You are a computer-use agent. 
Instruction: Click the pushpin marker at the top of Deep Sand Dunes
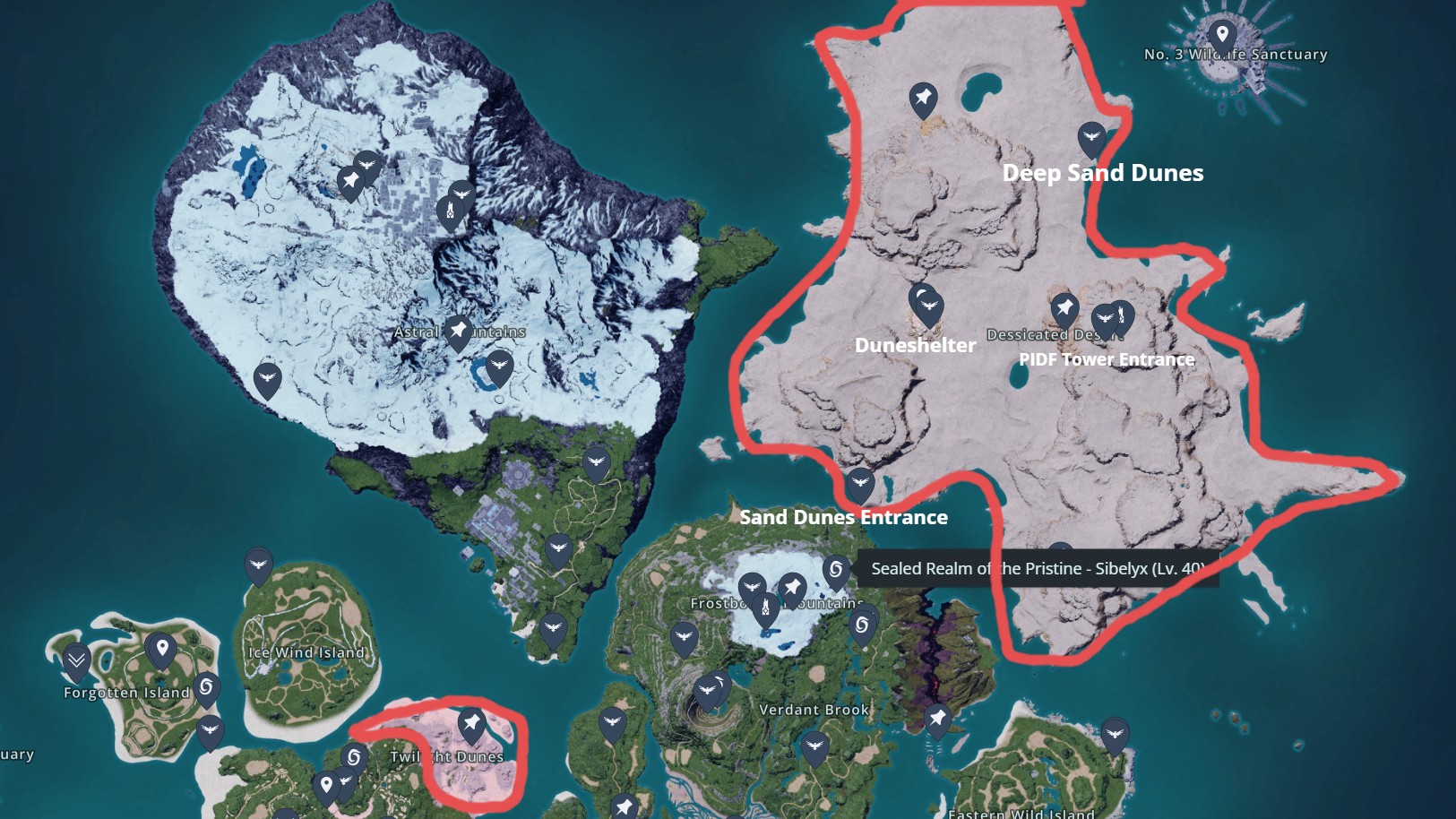[x=923, y=99]
